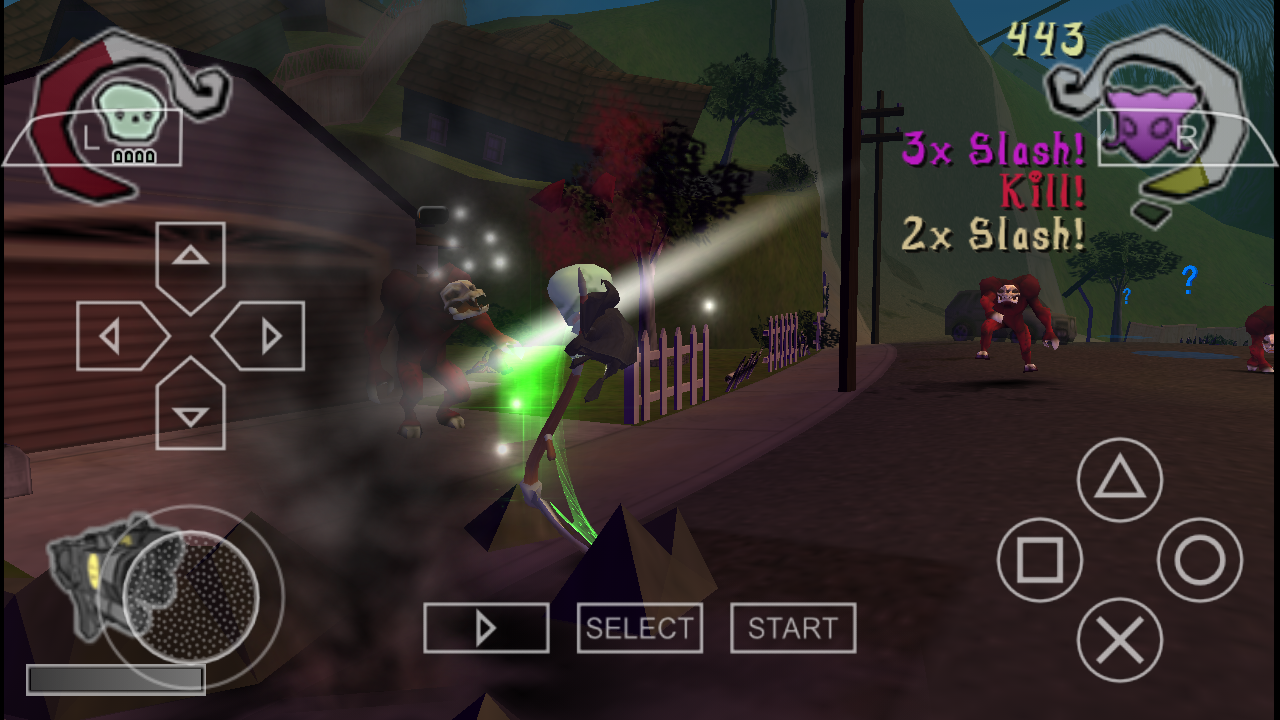Tap the unpause play arrow button
The width and height of the screenshot is (1280, 720).
pyautogui.click(x=486, y=627)
